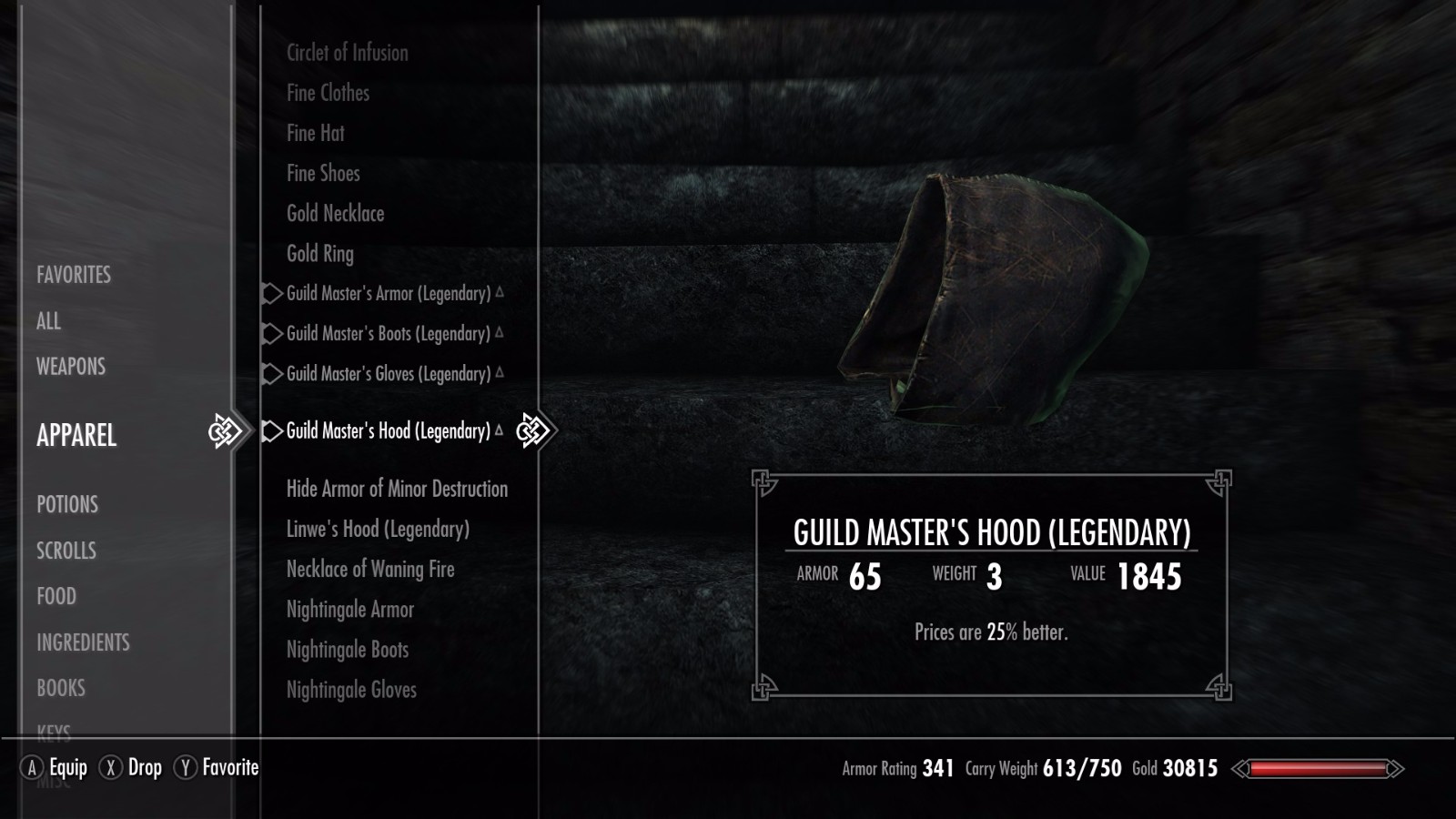Pick Nightingale Armor from the list

349,610
